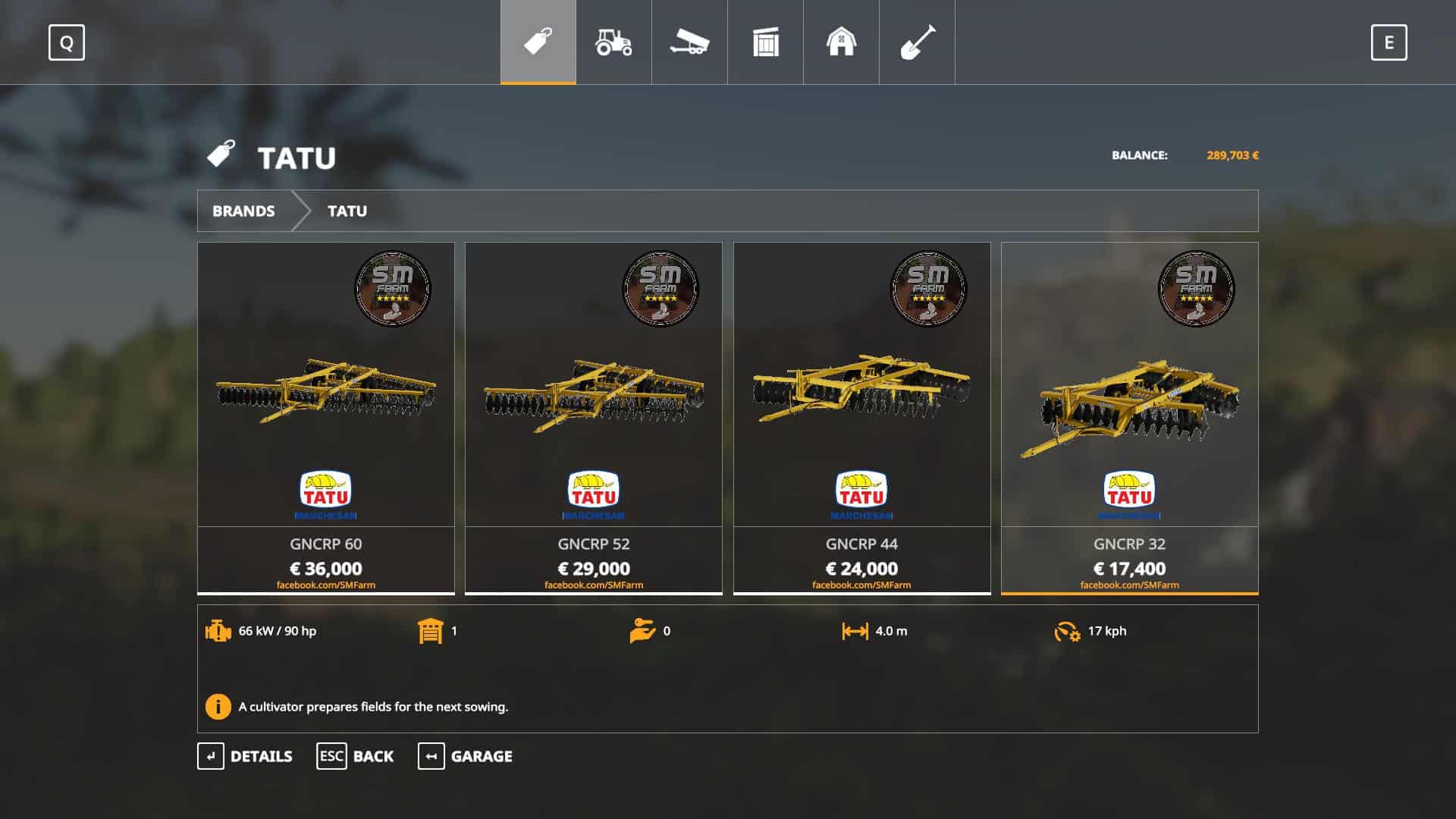Go back with the Back button
Image resolution: width=1456 pixels, height=819 pixels.
tap(355, 756)
